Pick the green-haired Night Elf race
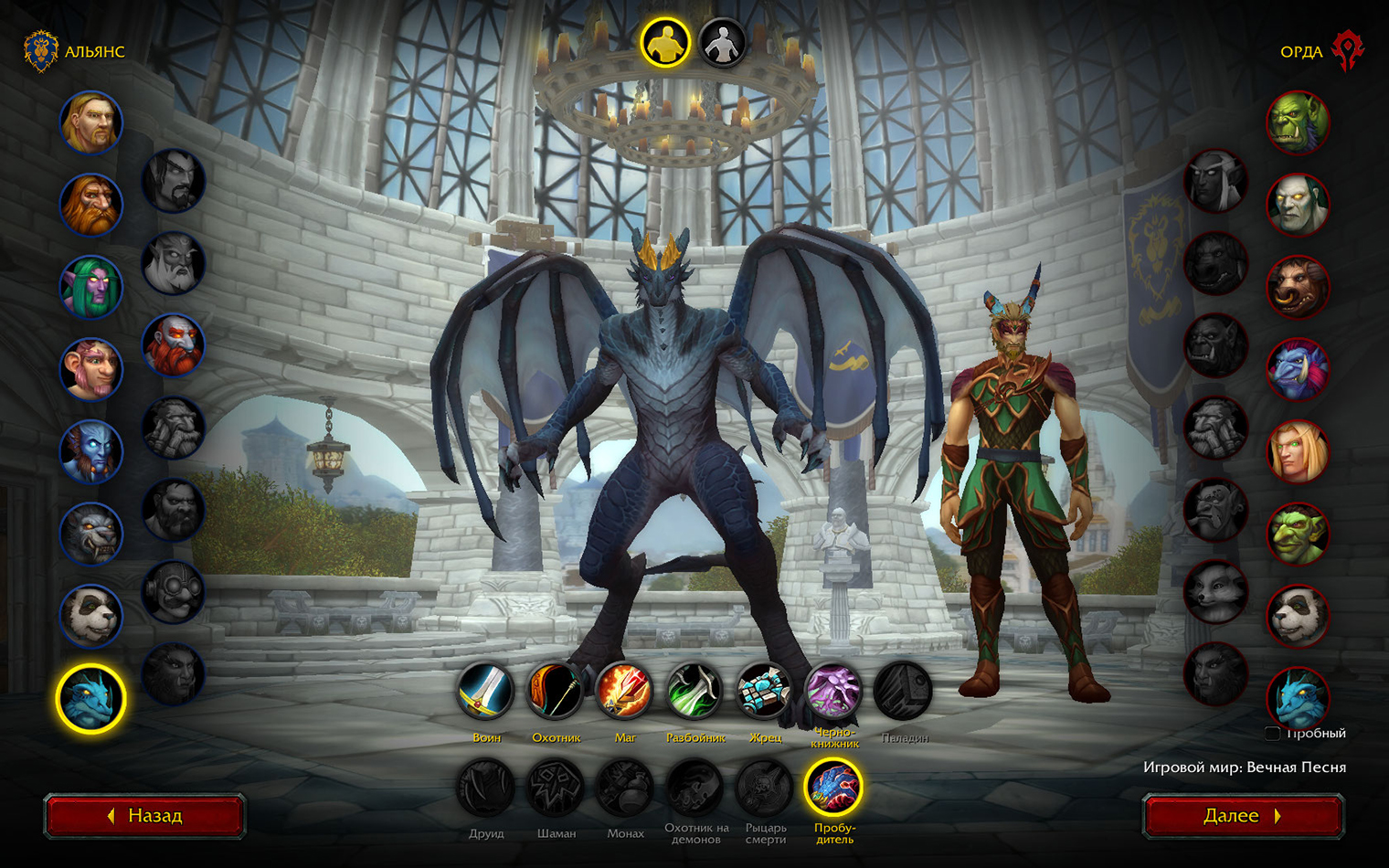Screen dimensions: 1389x868 (x=91, y=287)
